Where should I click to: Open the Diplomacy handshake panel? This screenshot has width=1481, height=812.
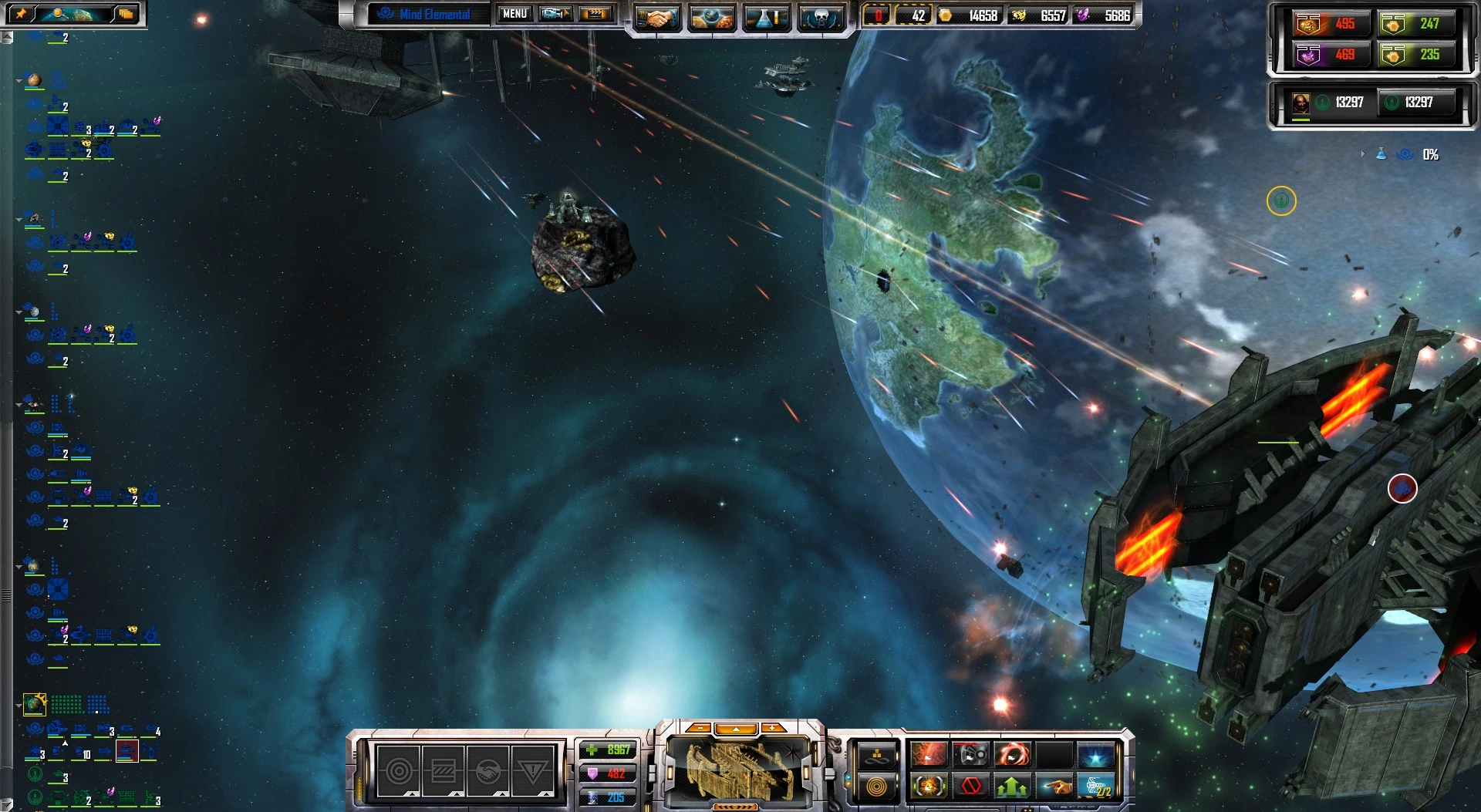[657, 14]
